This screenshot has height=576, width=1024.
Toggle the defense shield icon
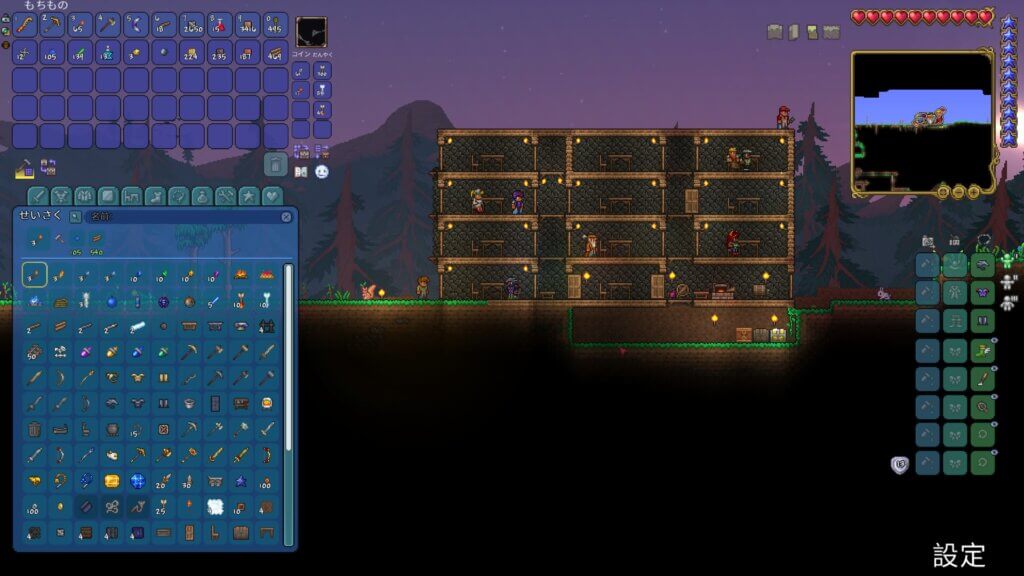click(899, 463)
